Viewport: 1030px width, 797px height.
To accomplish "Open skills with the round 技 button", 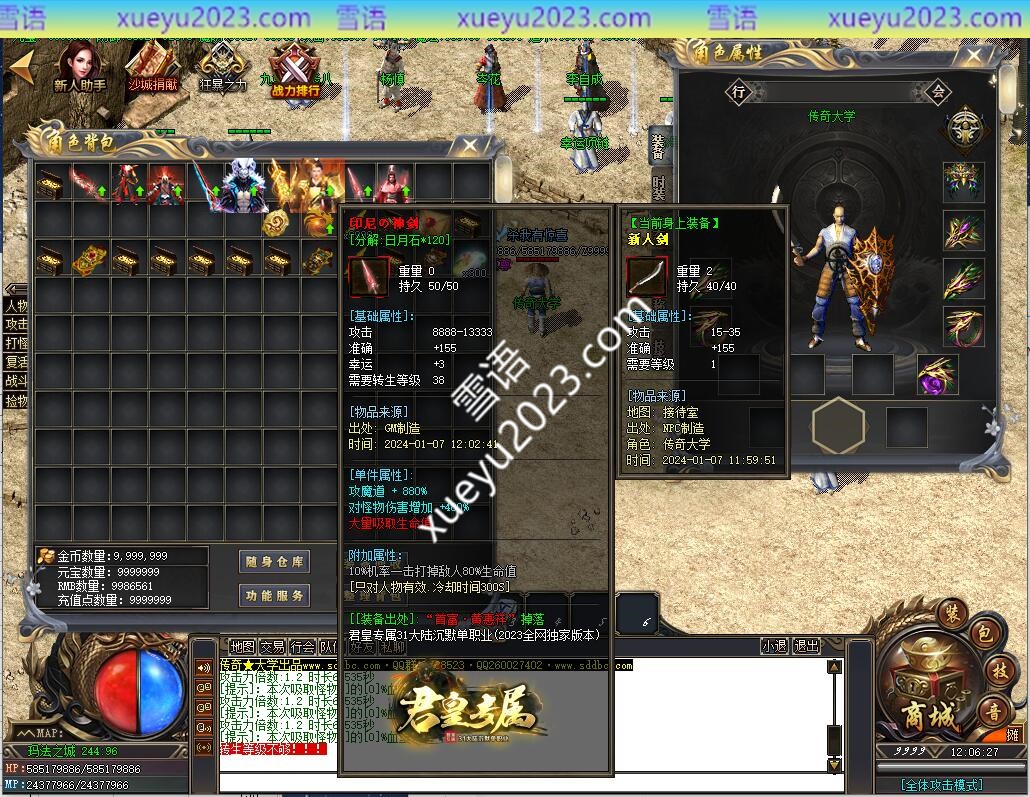I will (1000, 669).
